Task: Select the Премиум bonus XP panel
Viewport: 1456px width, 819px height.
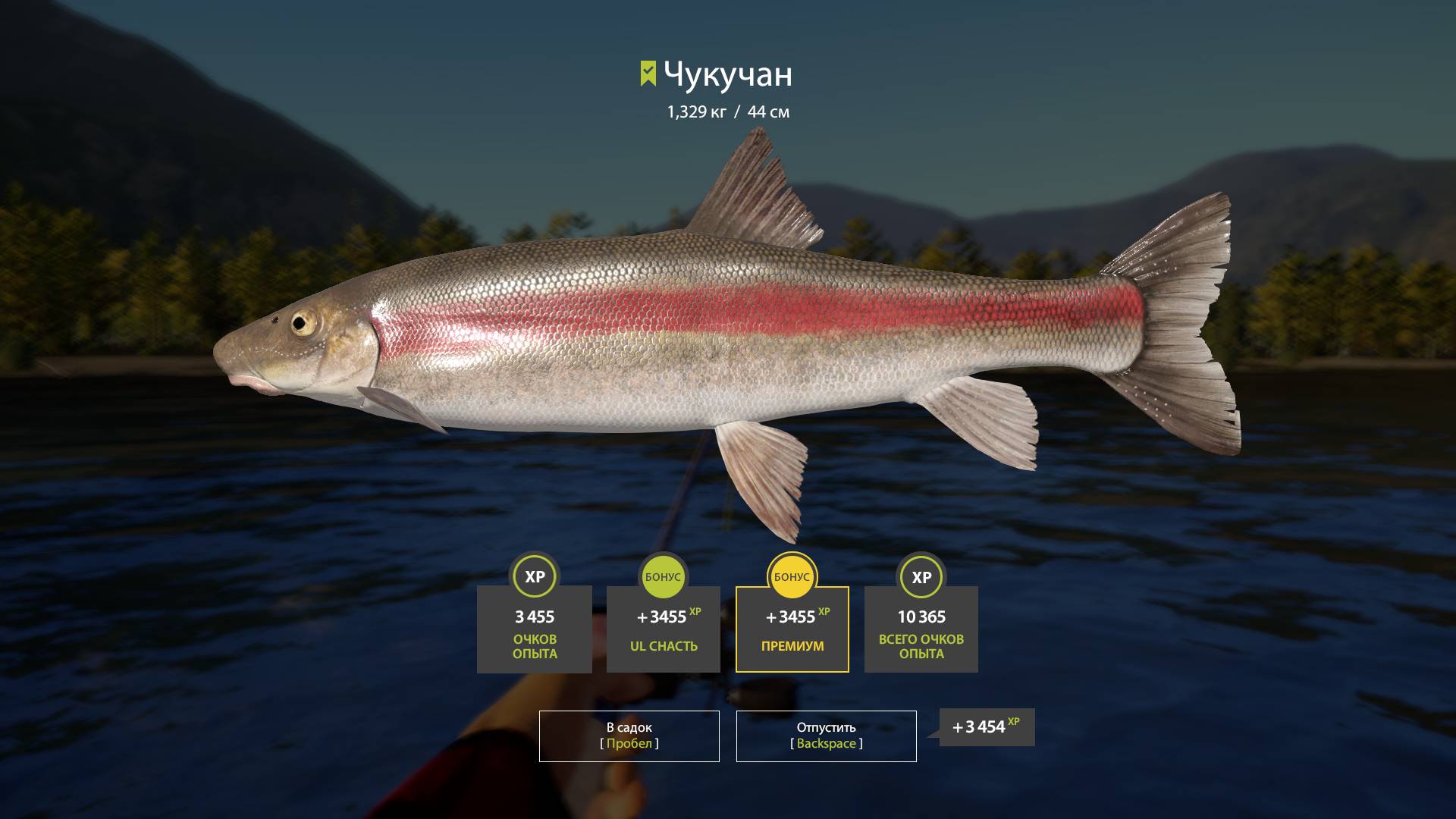Action: click(792, 629)
